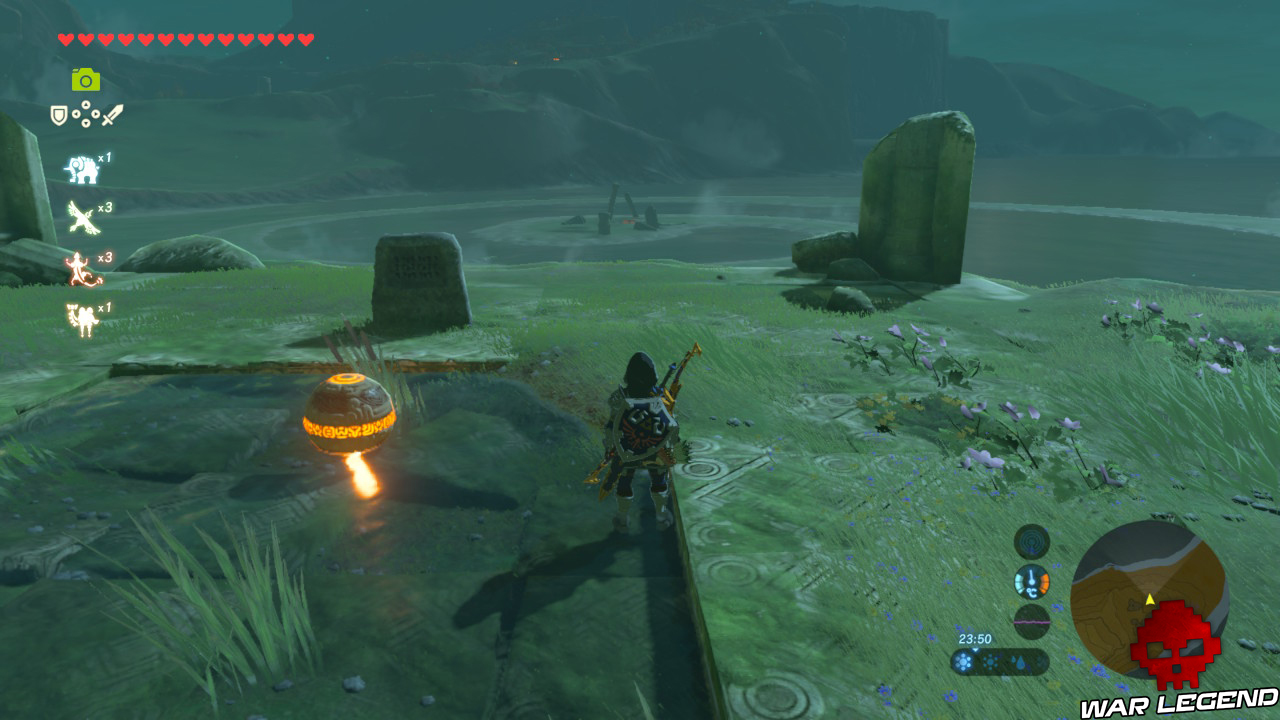Toggle the raindrops weather icon
This screenshot has width=1280, height=720.
(x=1020, y=662)
